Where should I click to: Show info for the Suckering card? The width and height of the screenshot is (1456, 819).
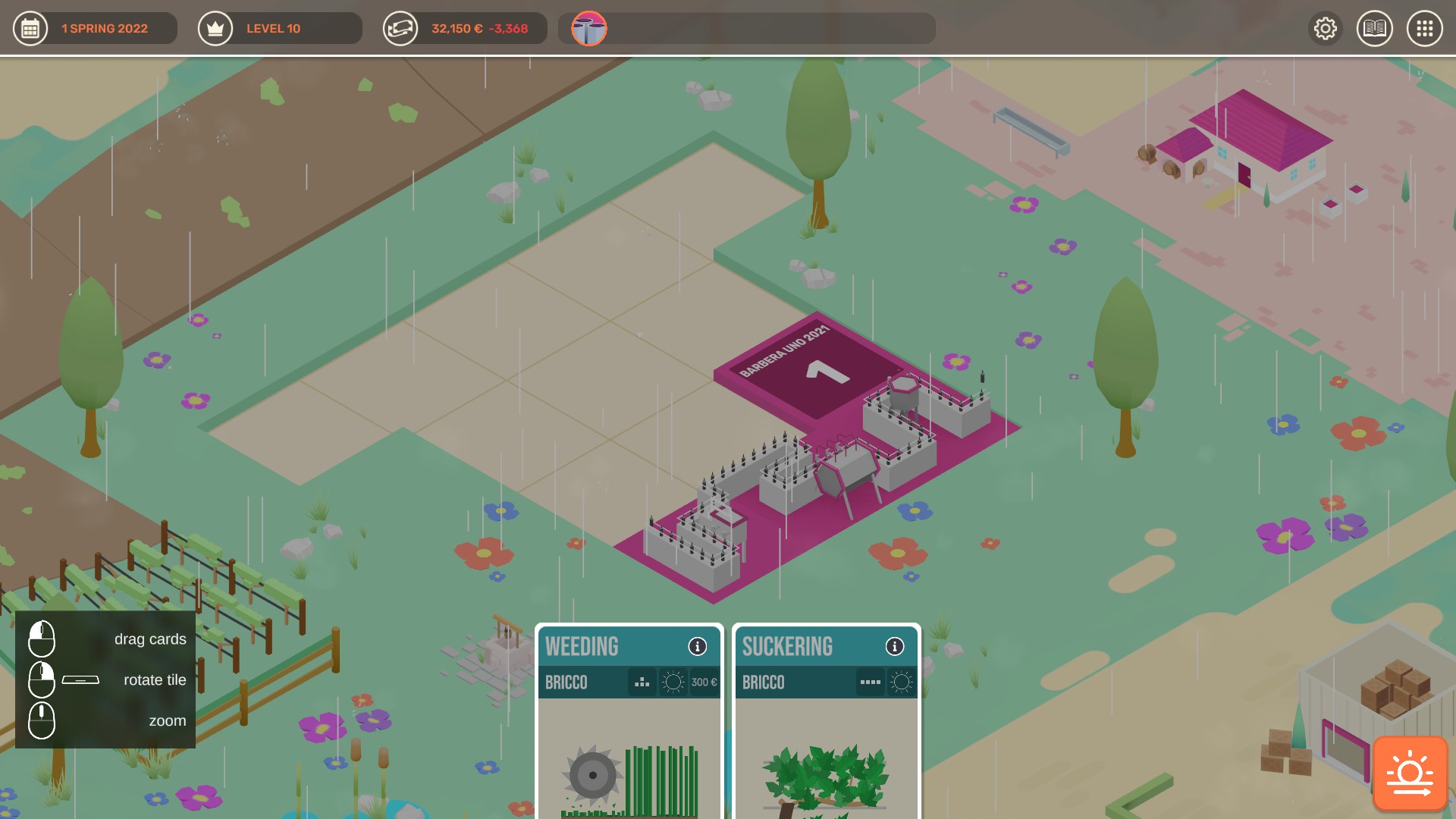[x=895, y=646]
